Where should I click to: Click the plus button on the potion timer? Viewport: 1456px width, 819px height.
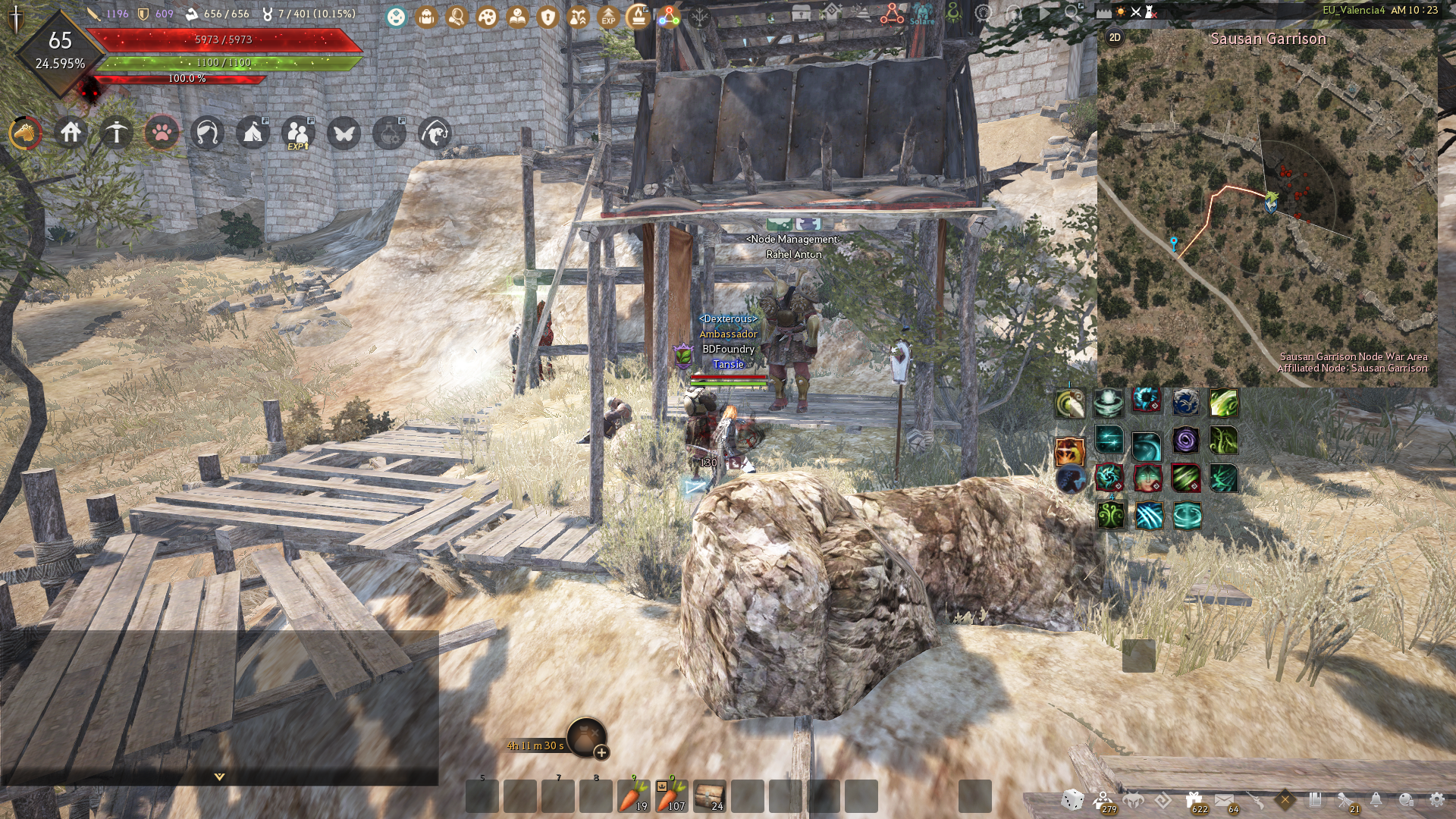tap(601, 752)
